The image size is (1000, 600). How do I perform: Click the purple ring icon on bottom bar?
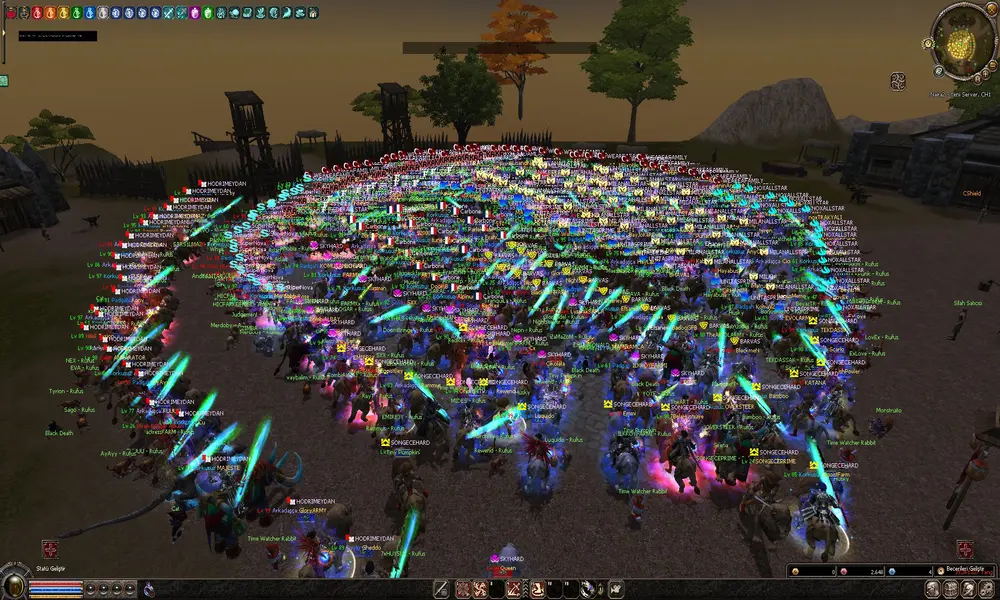[149, 589]
